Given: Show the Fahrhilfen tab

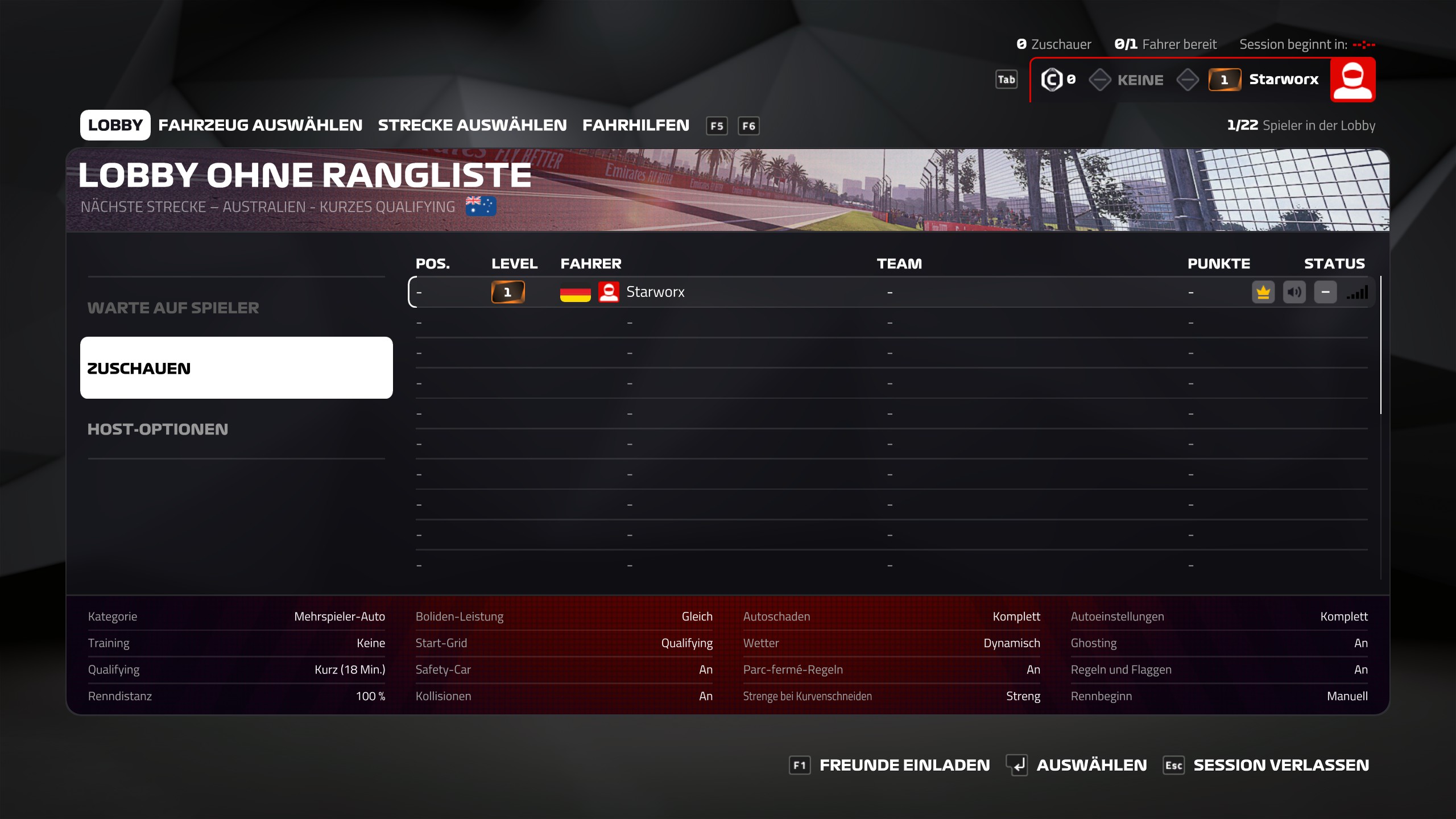Looking at the screenshot, I should [635, 125].
